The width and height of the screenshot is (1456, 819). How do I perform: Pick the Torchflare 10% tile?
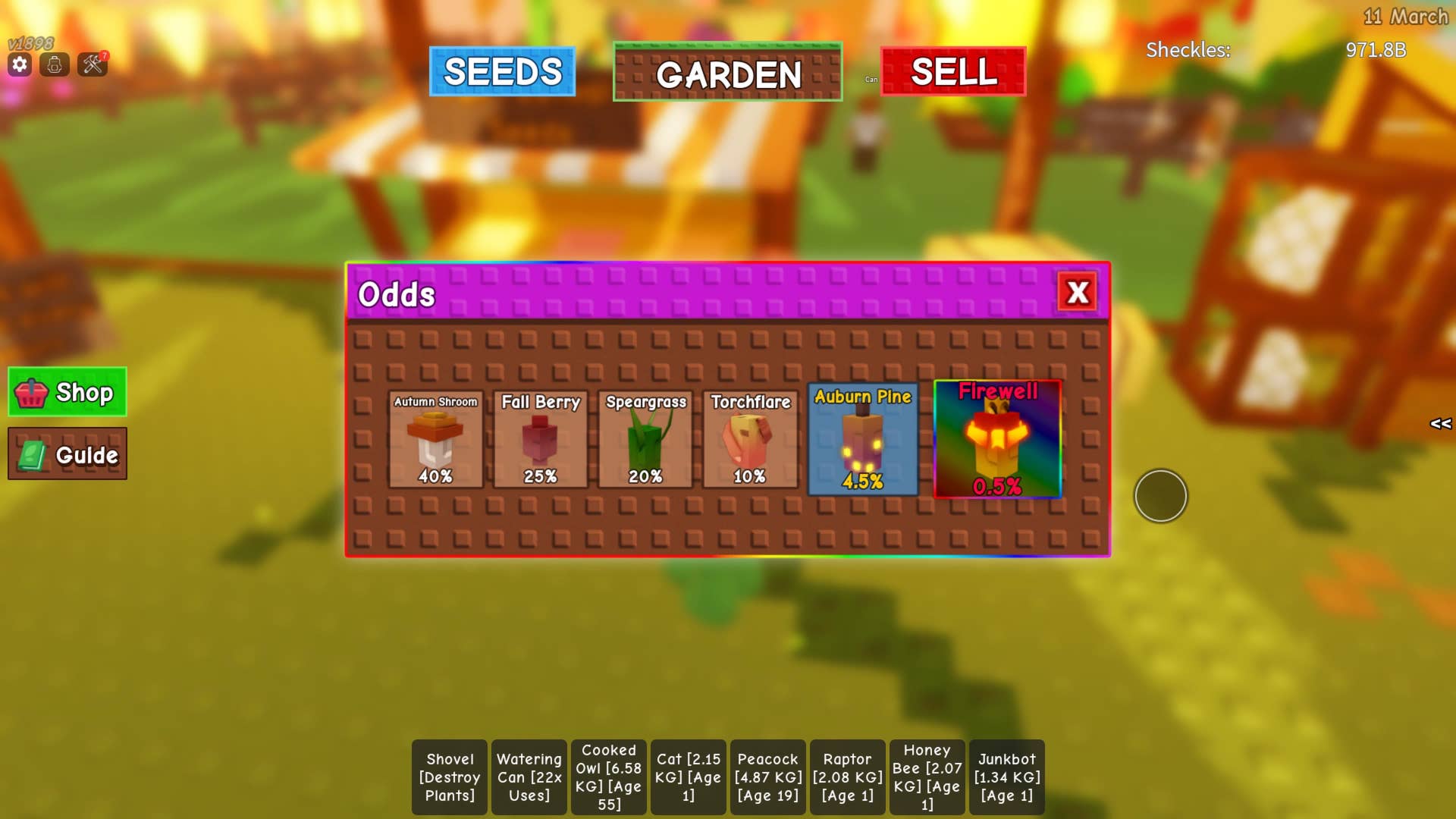tap(750, 439)
